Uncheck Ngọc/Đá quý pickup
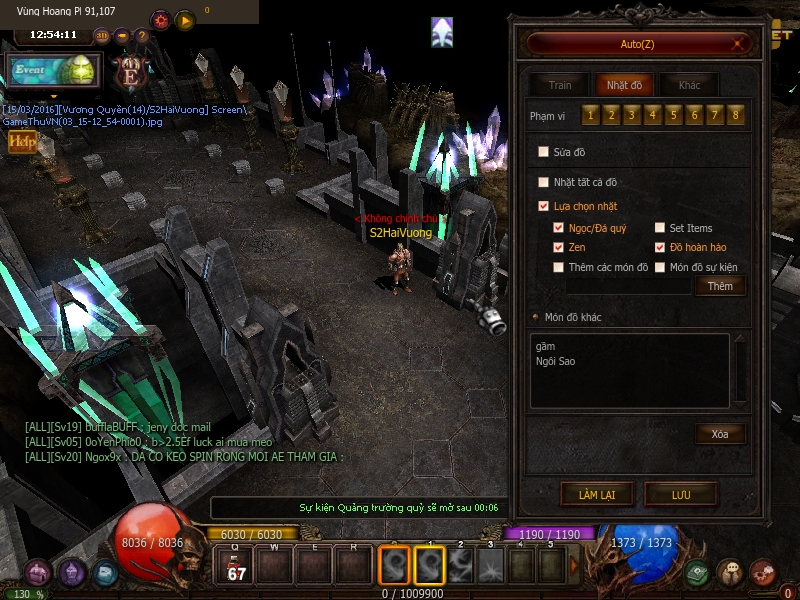Viewport: 800px width, 600px height. [x=559, y=228]
